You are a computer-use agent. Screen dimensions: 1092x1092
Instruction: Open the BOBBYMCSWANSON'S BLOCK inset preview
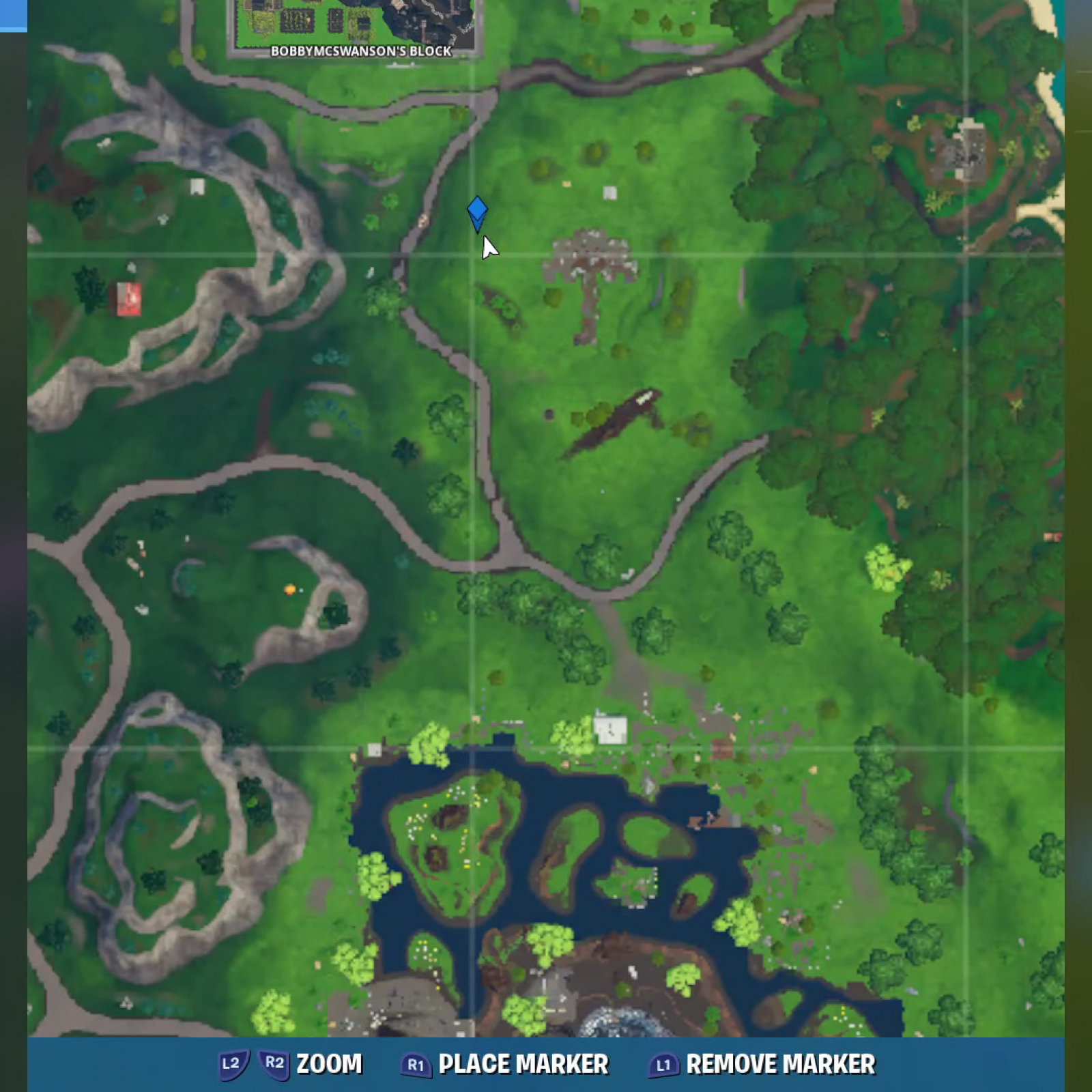(x=355, y=20)
